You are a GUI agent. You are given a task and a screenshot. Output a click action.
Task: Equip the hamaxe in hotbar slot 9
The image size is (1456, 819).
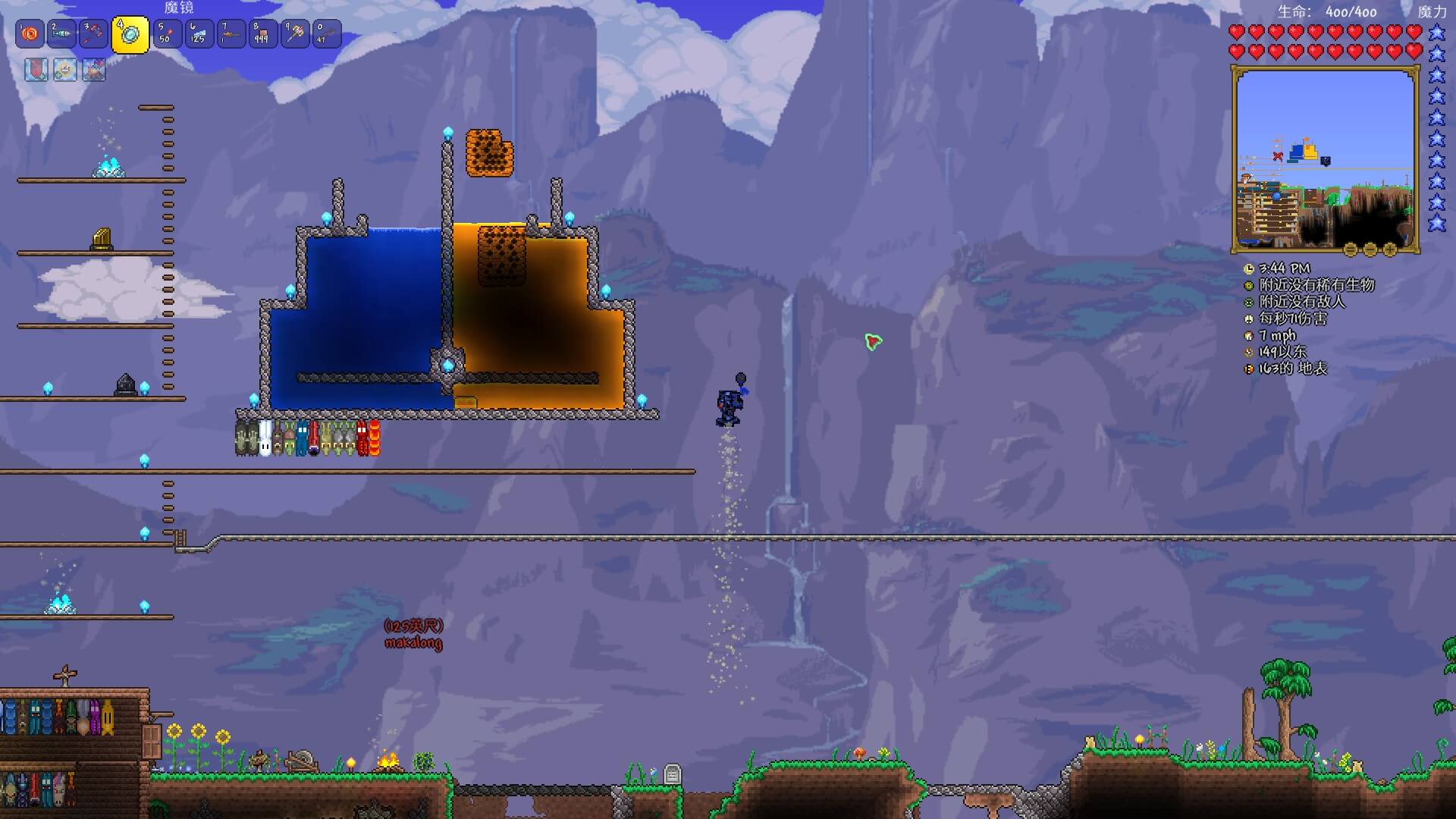click(x=294, y=34)
